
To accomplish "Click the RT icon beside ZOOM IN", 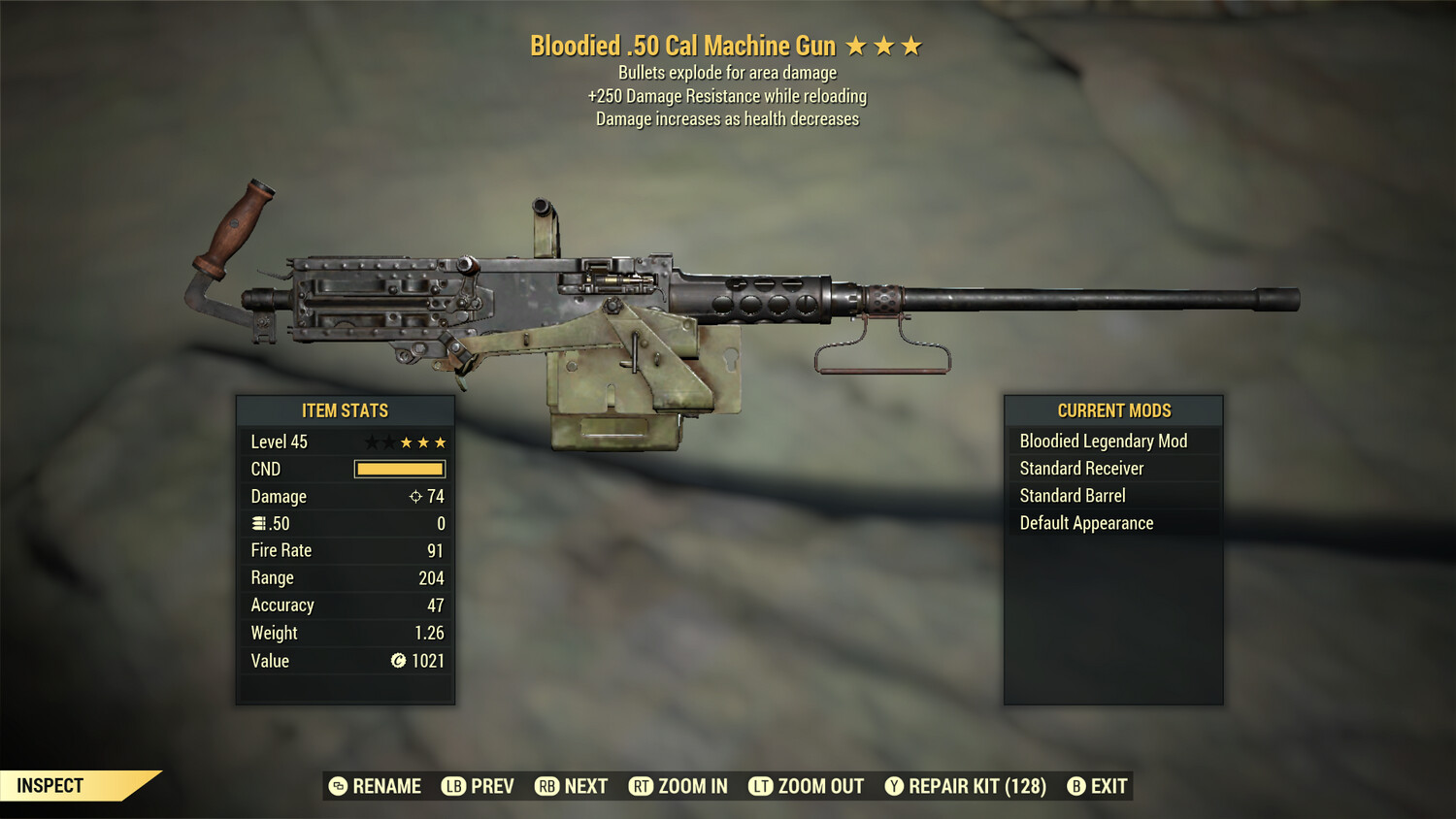I will tap(642, 786).
